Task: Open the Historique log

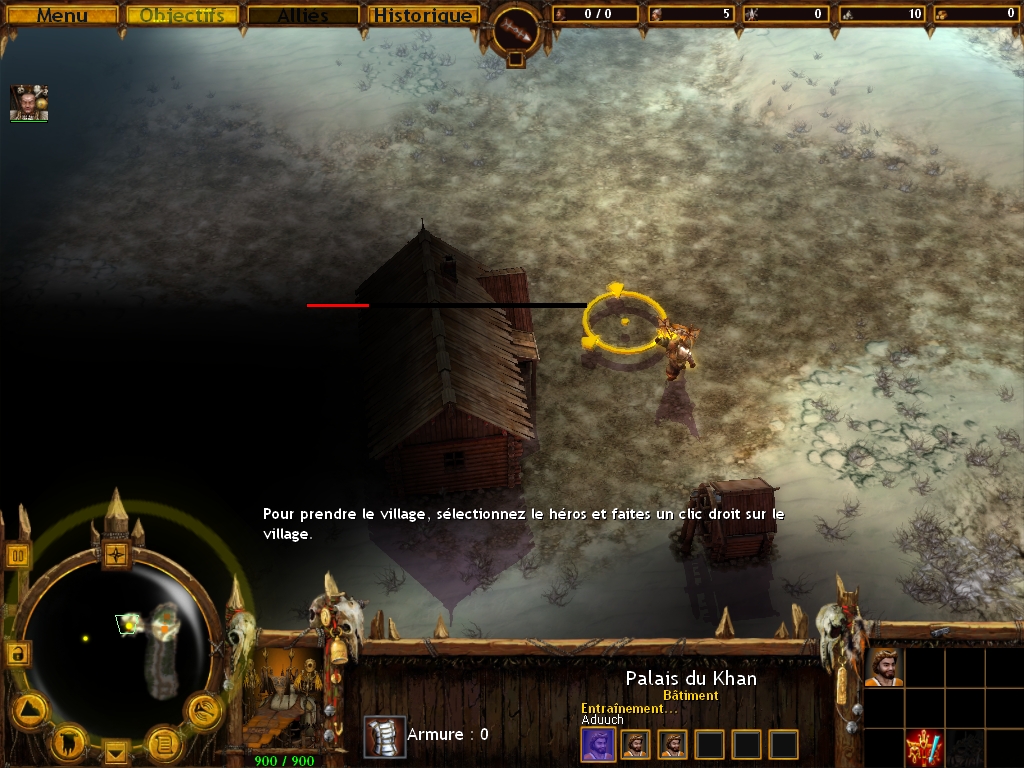Action: [421, 15]
